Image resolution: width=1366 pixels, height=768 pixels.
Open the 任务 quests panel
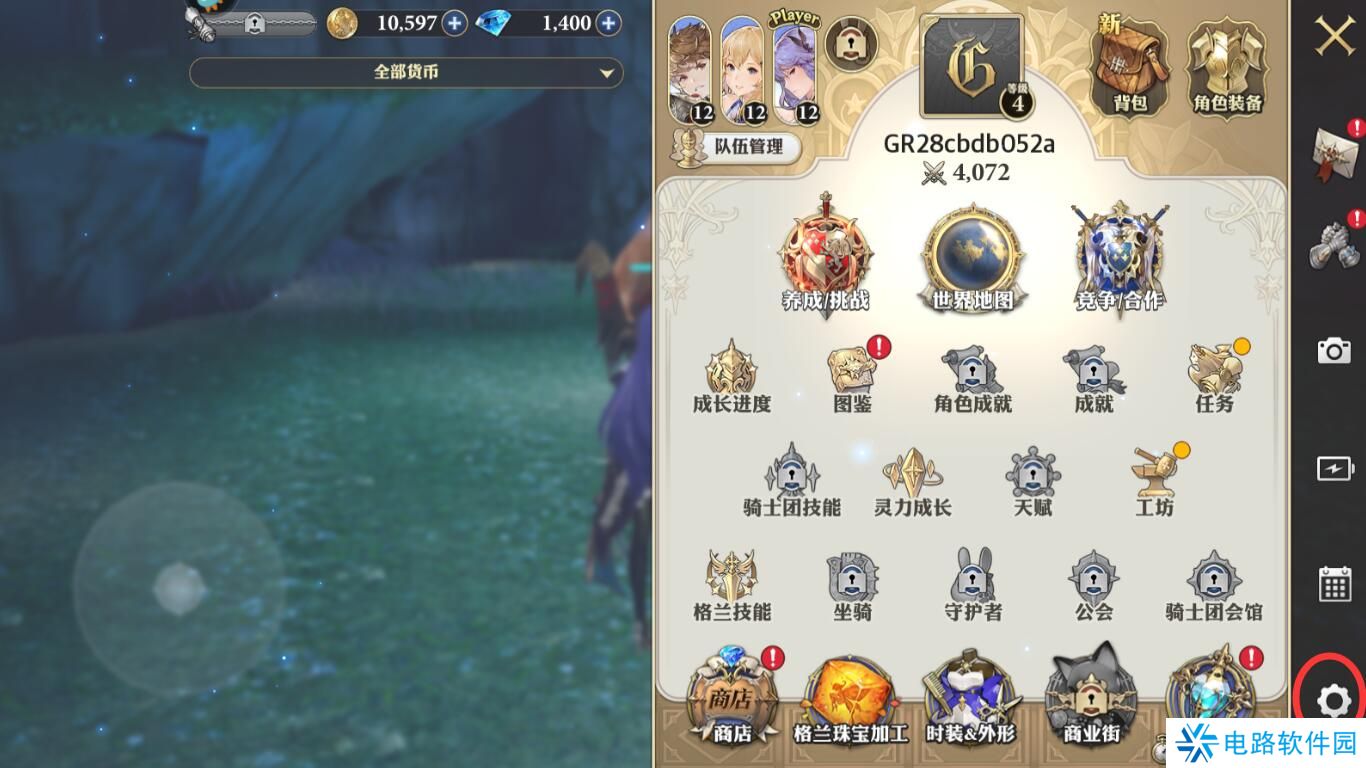(x=1213, y=375)
